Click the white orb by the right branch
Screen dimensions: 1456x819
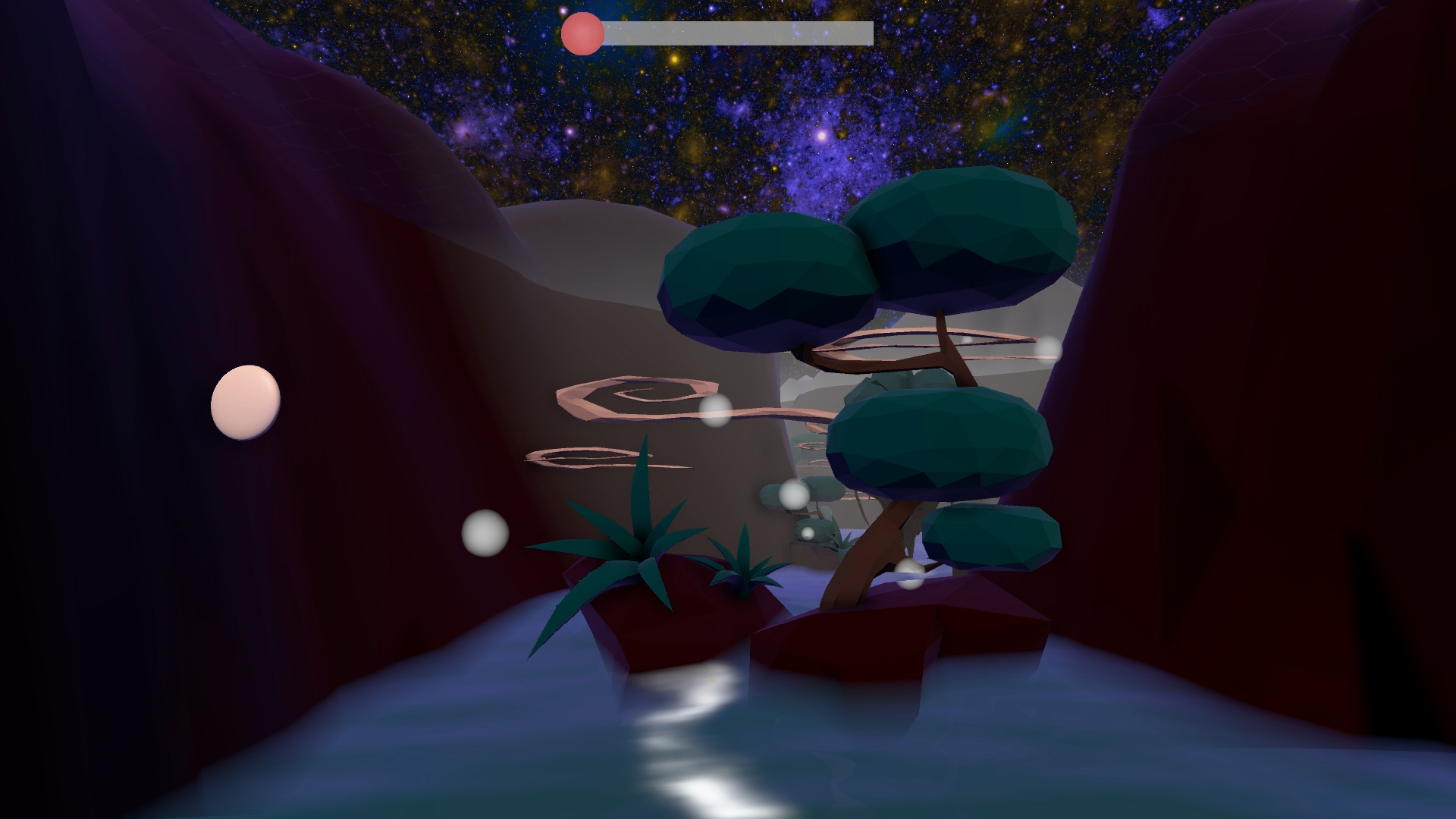pos(1047,347)
